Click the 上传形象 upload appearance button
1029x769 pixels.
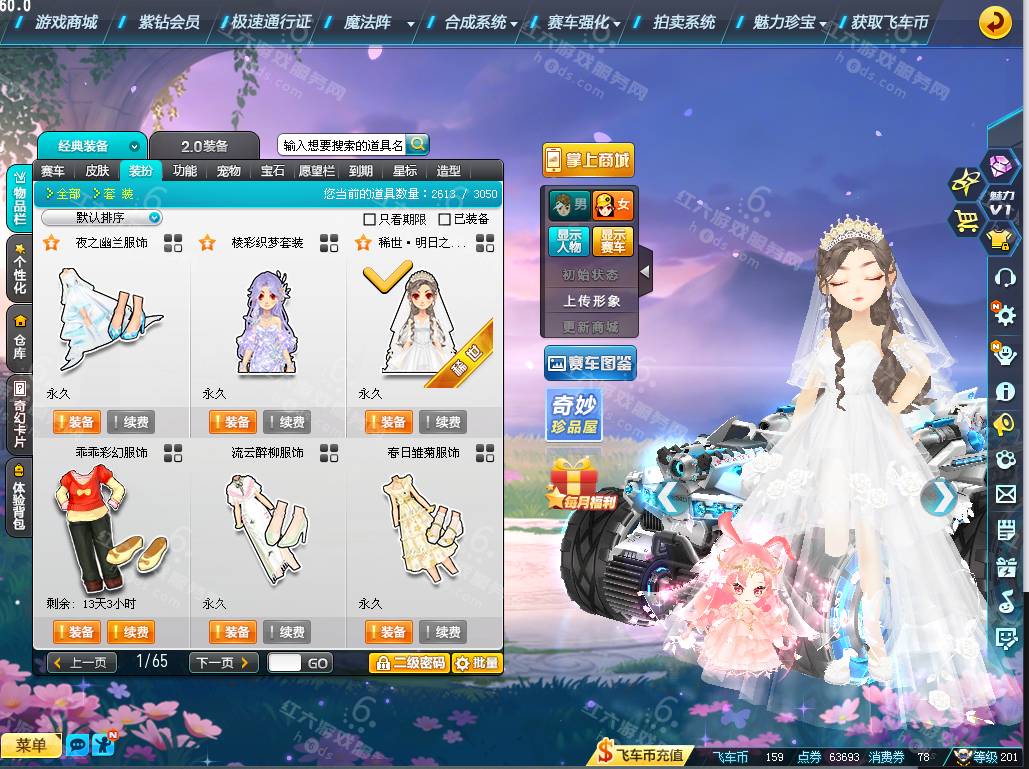[591, 300]
